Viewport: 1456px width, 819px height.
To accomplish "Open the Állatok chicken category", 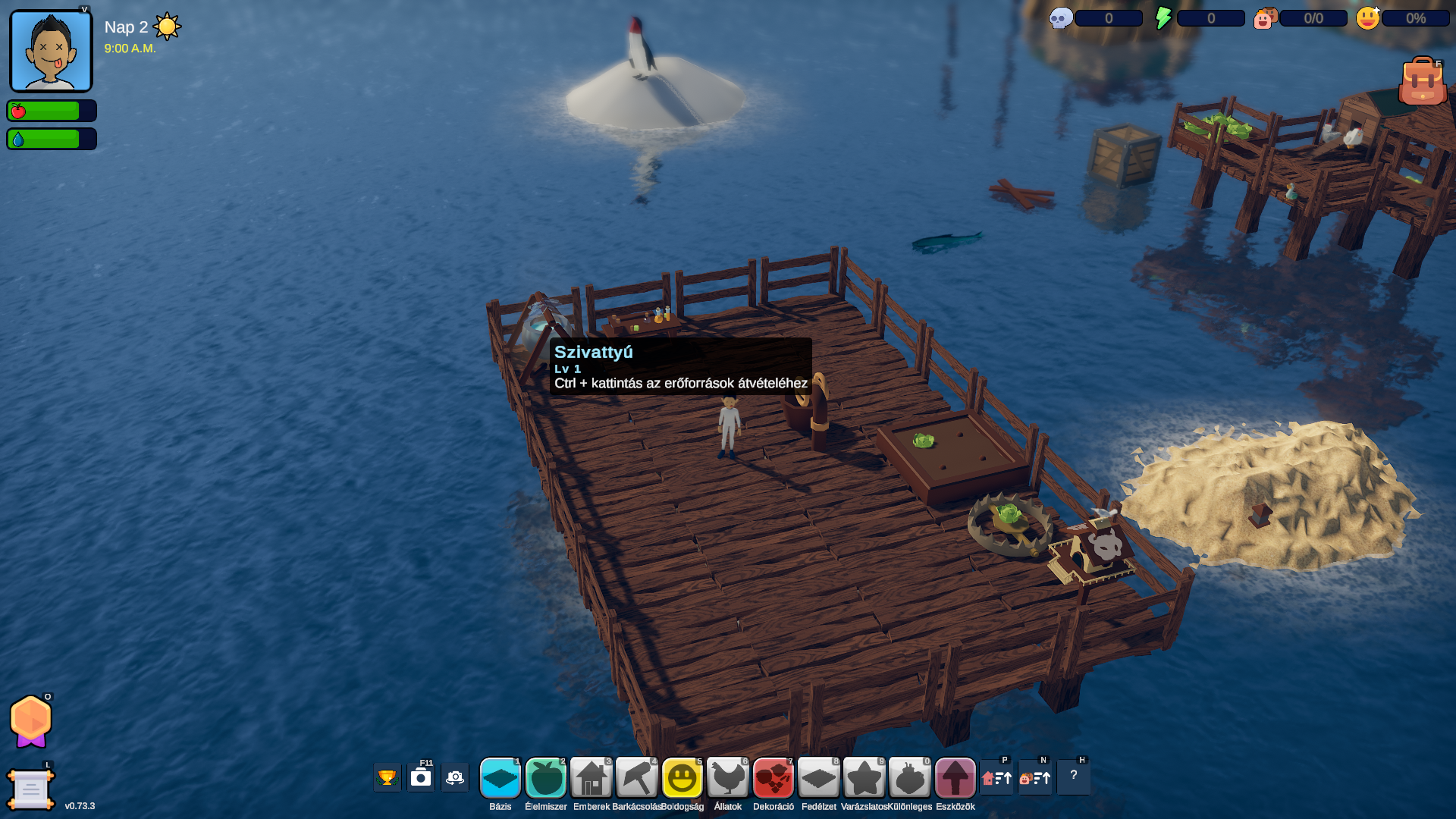I will [728, 778].
